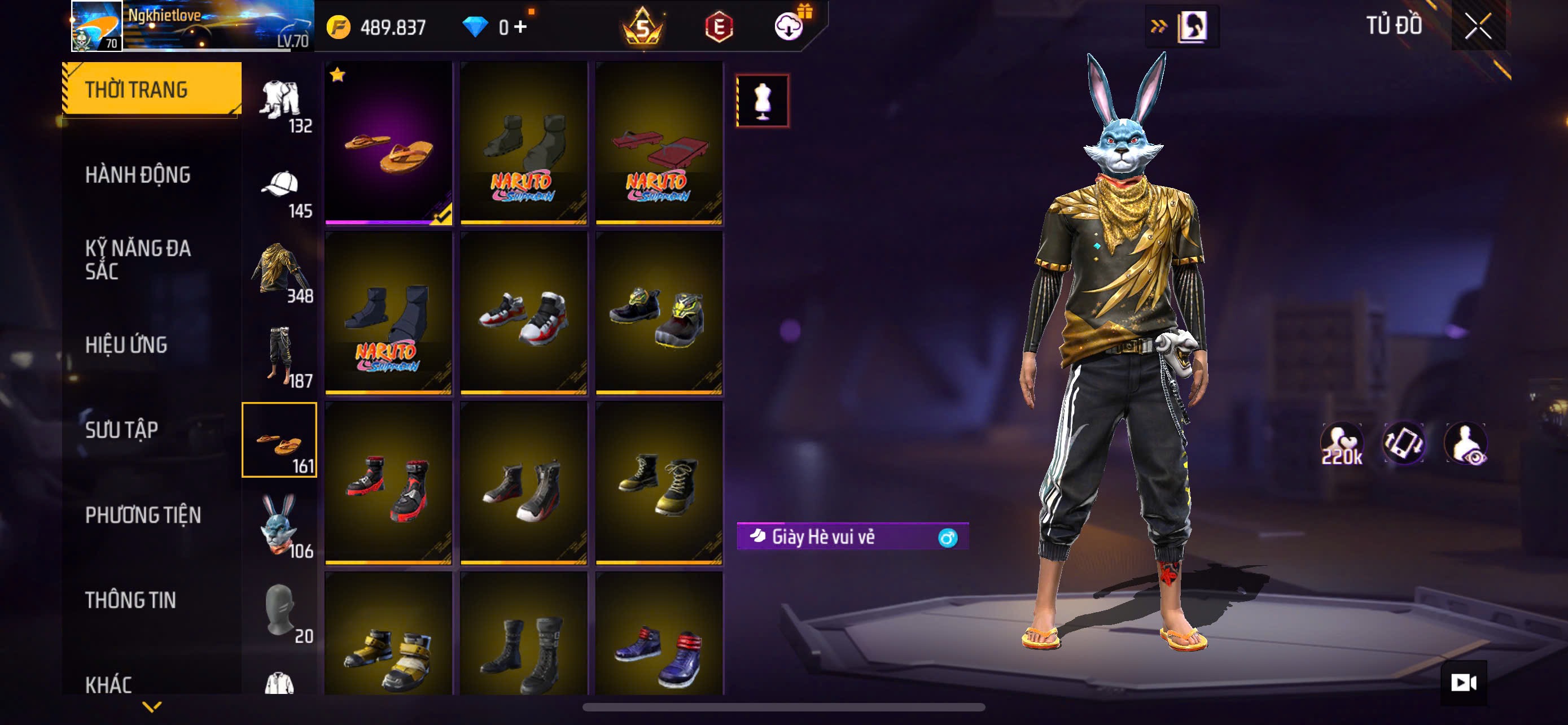Select the Hiệu Ứng category

[126, 344]
